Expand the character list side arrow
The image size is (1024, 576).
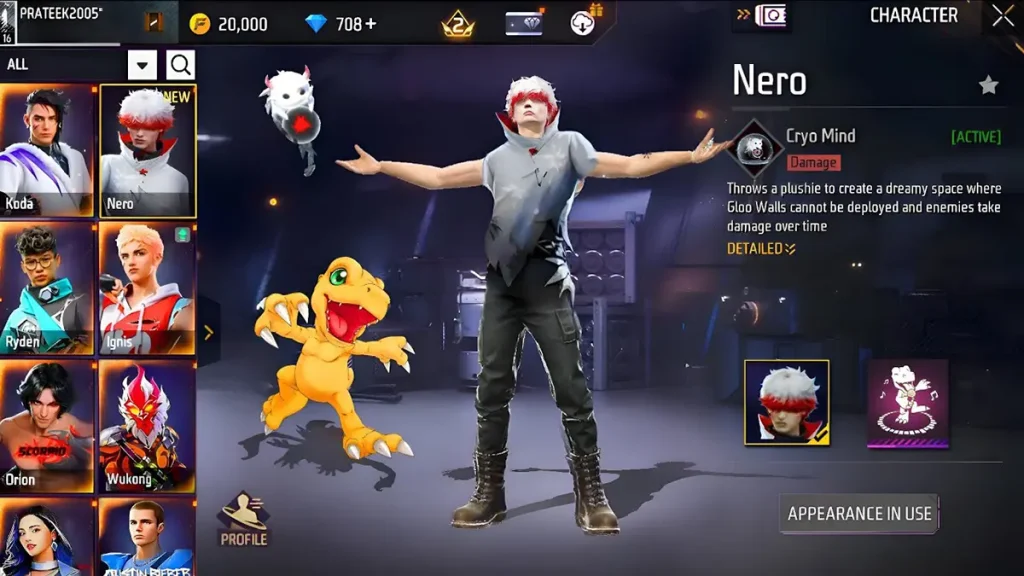coord(208,333)
